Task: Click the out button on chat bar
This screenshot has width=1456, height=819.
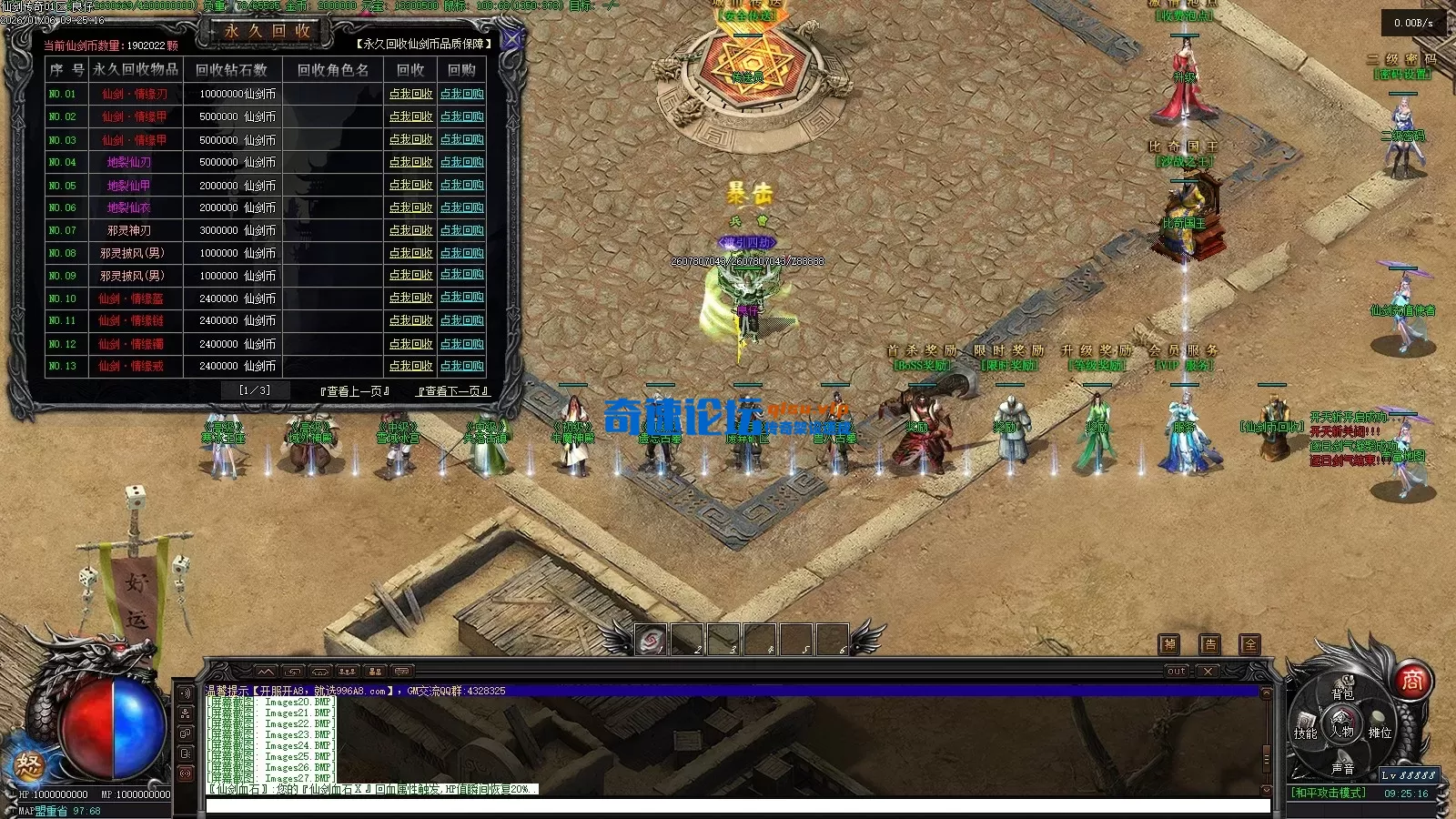Action: (1177, 672)
